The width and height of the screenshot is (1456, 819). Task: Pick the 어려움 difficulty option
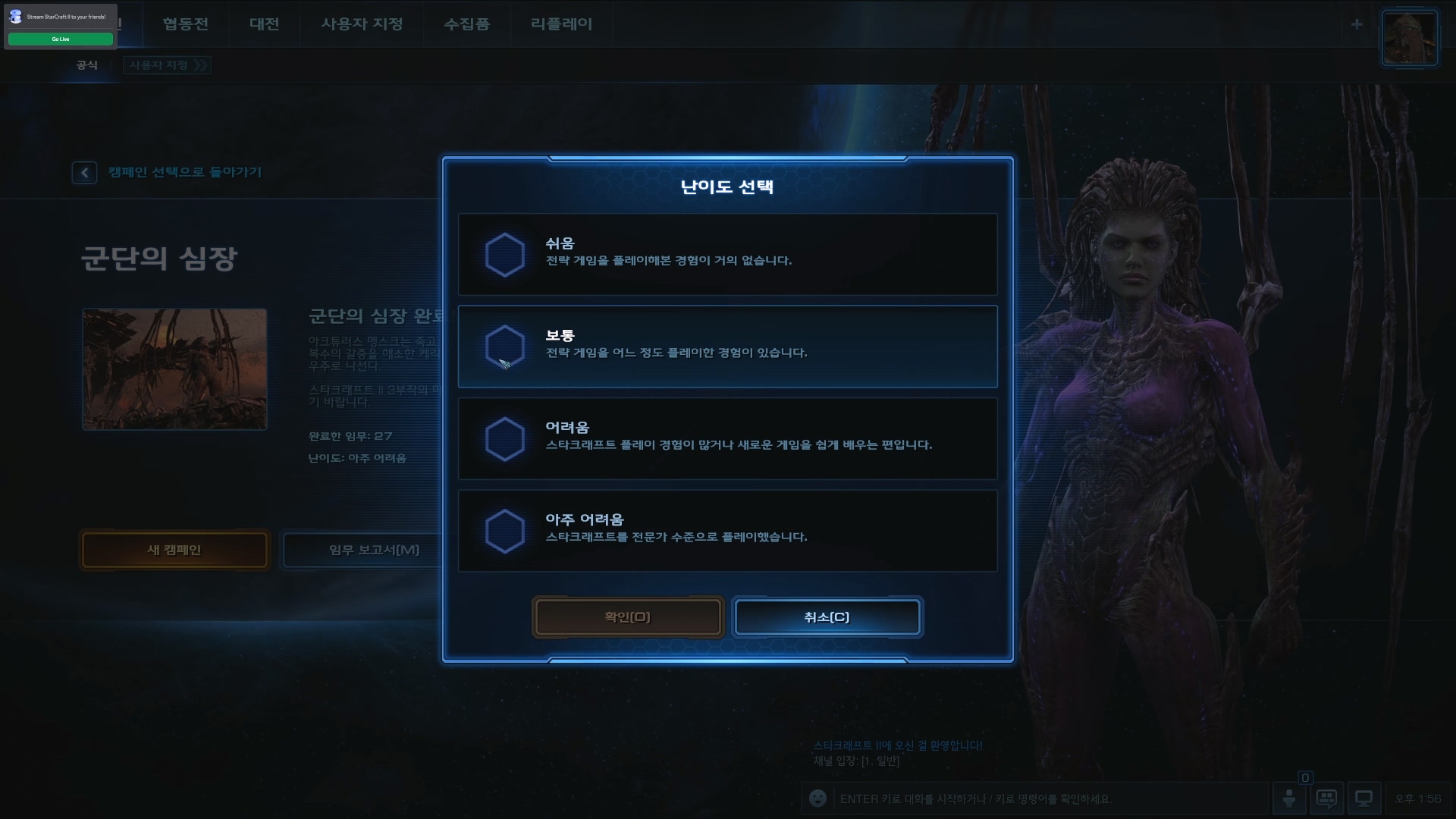coord(726,438)
